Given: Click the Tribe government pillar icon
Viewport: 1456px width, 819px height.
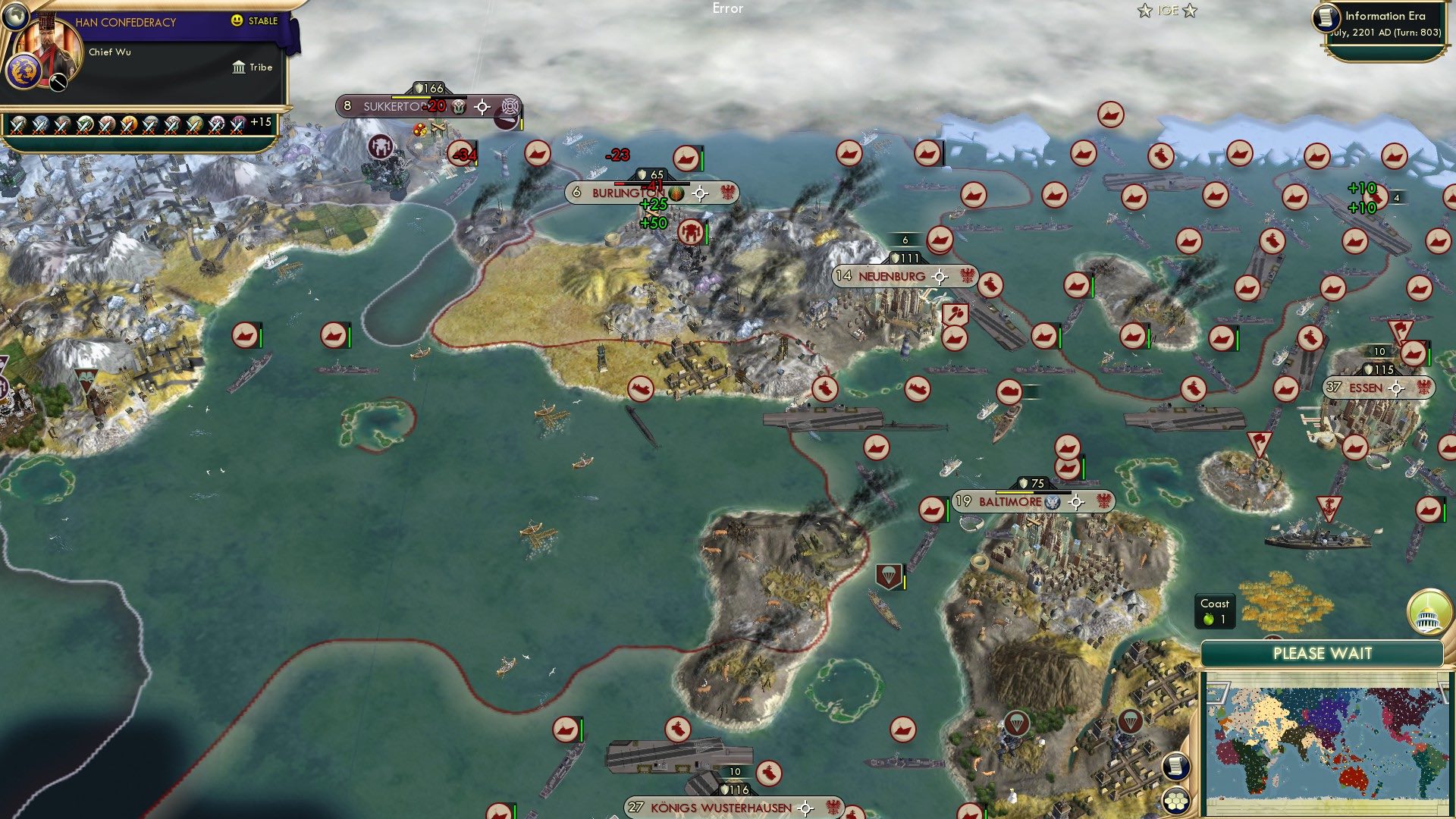Looking at the screenshot, I should (x=240, y=67).
